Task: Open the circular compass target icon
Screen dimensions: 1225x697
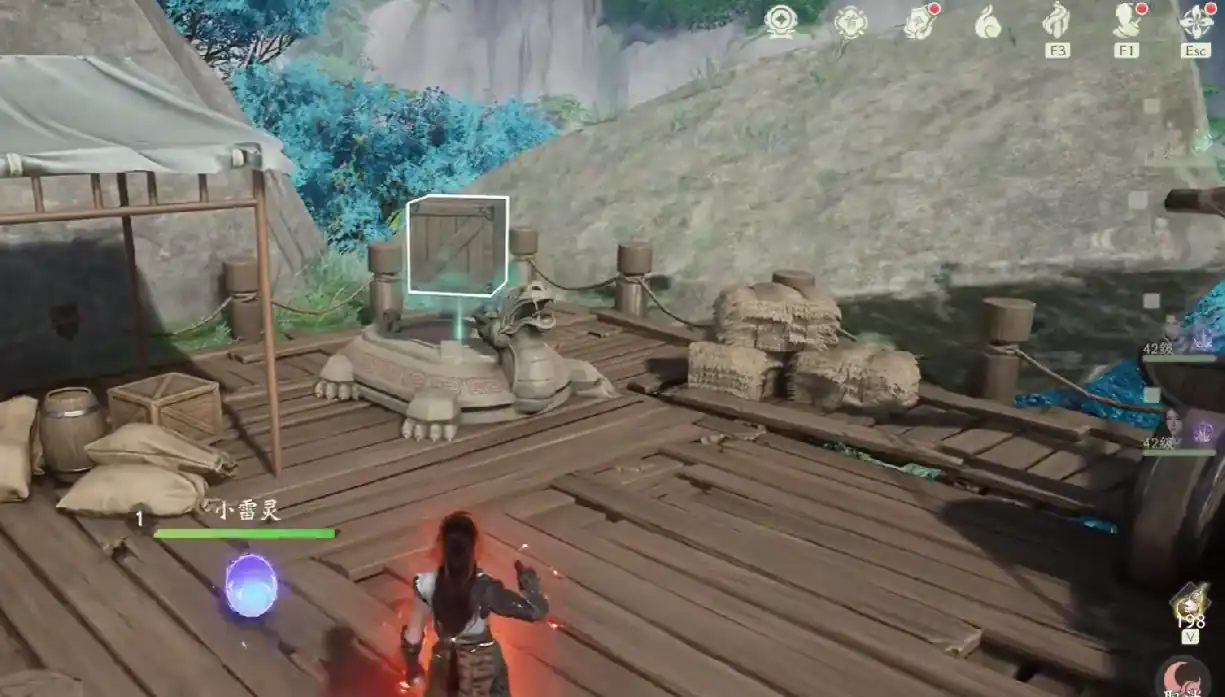Action: coord(780,21)
